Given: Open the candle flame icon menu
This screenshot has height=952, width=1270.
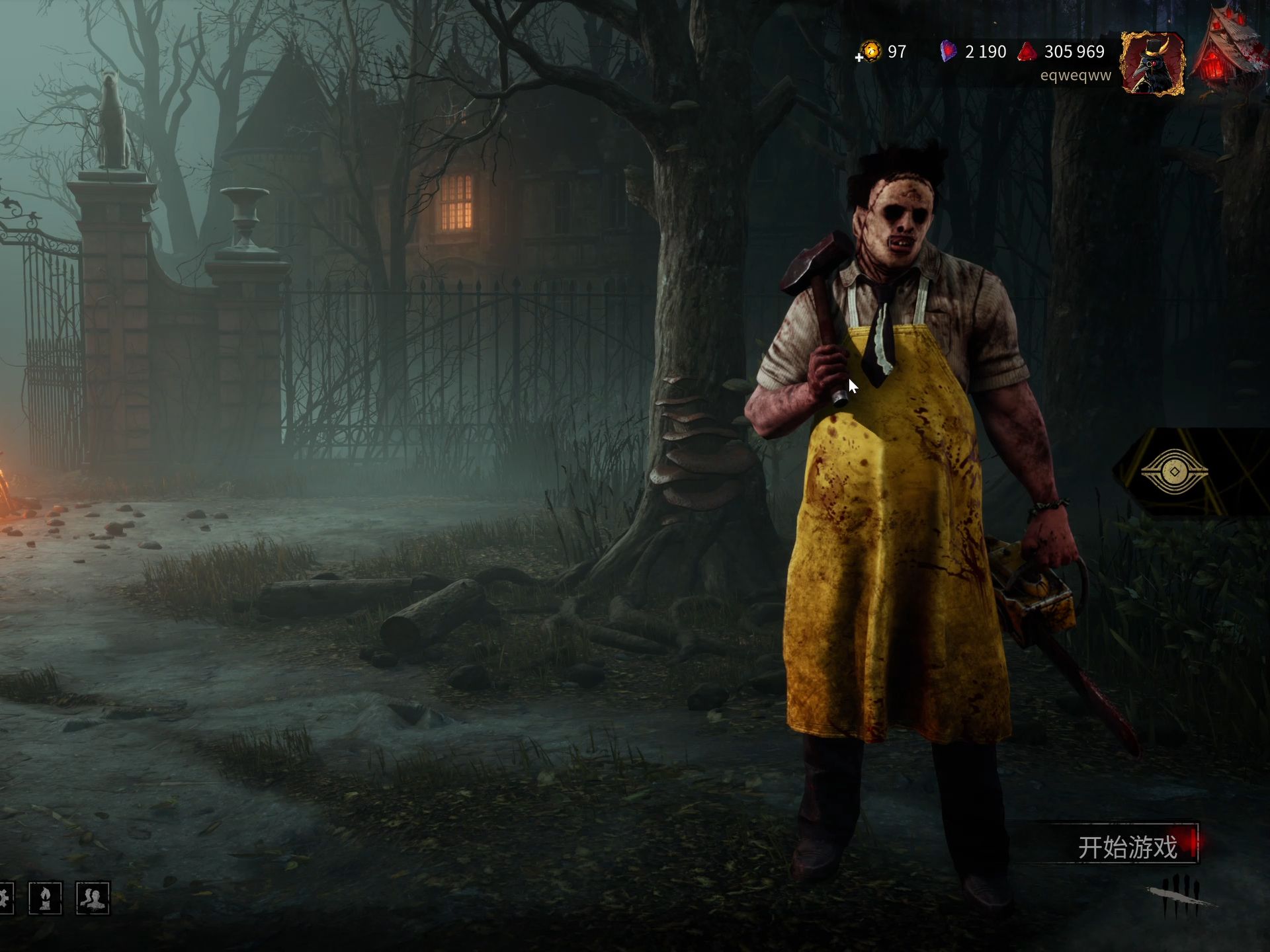Looking at the screenshot, I should (x=45, y=898).
